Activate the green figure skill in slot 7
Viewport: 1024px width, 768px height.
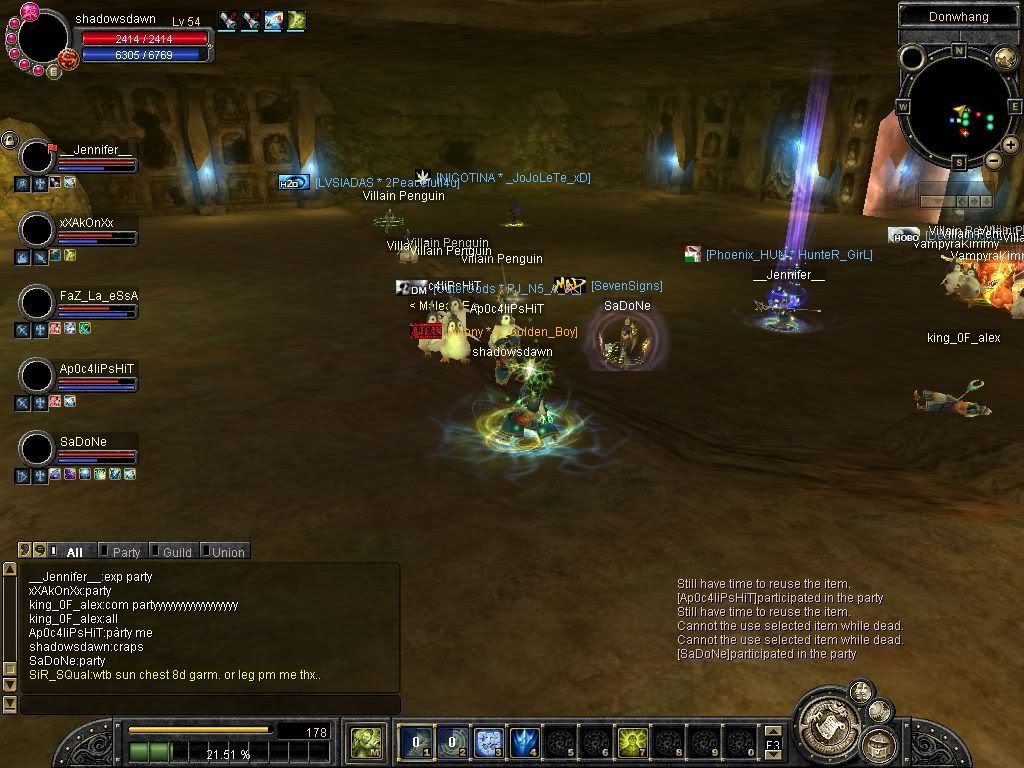(632, 742)
